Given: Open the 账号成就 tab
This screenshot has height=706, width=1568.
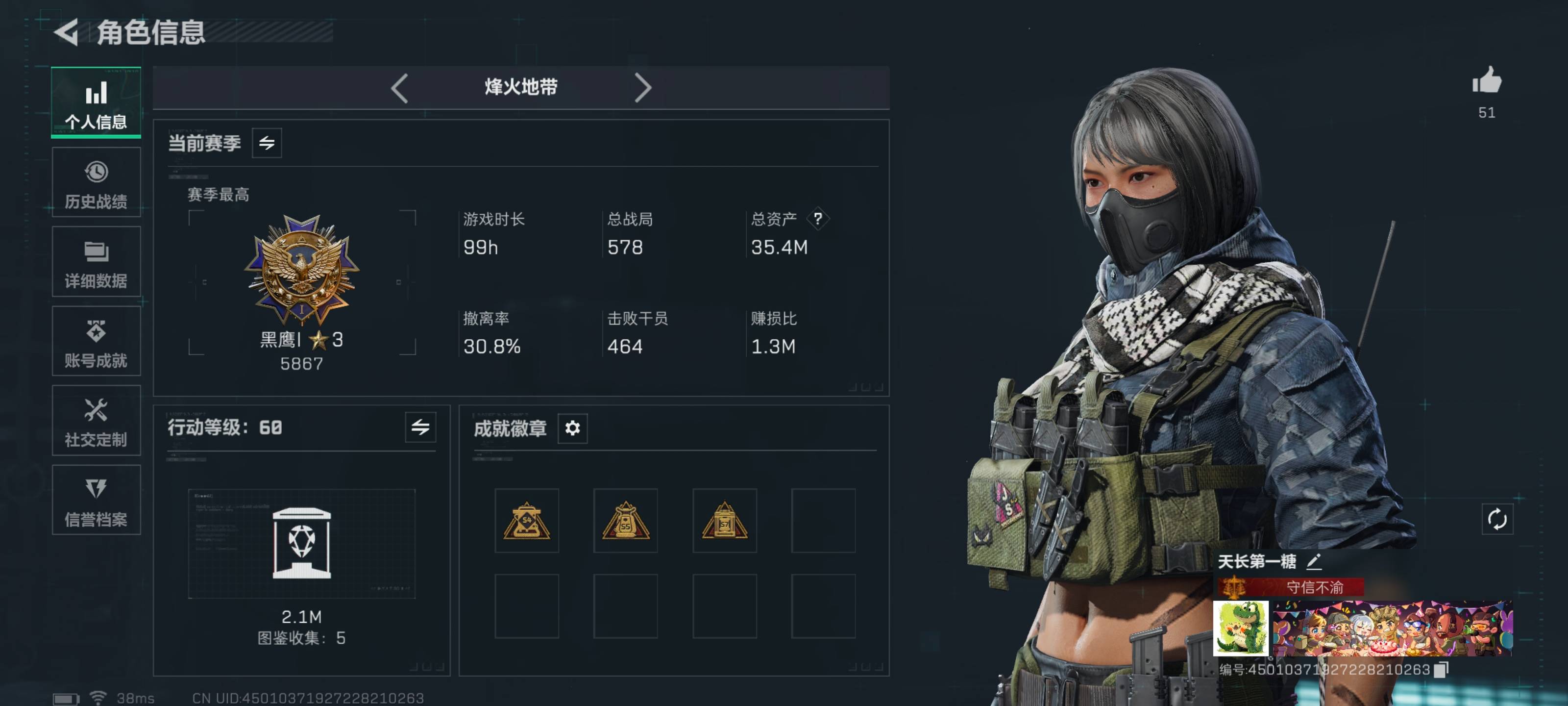Looking at the screenshot, I should coord(96,342).
